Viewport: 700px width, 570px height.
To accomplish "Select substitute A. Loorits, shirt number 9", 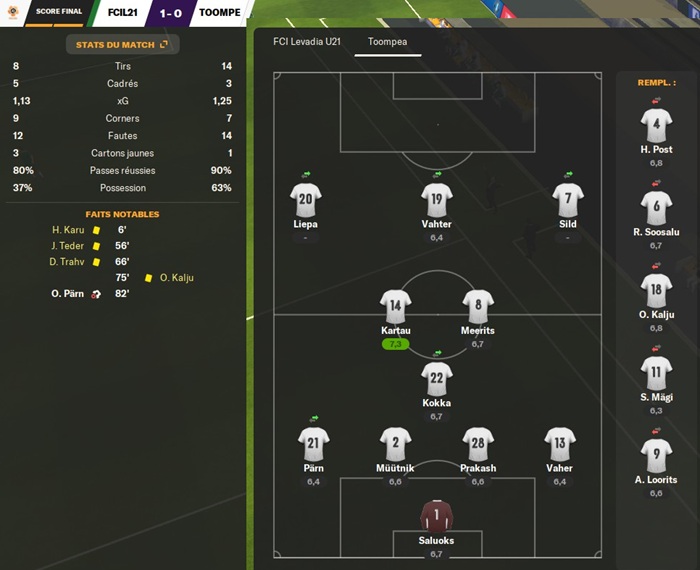I will pos(656,459).
